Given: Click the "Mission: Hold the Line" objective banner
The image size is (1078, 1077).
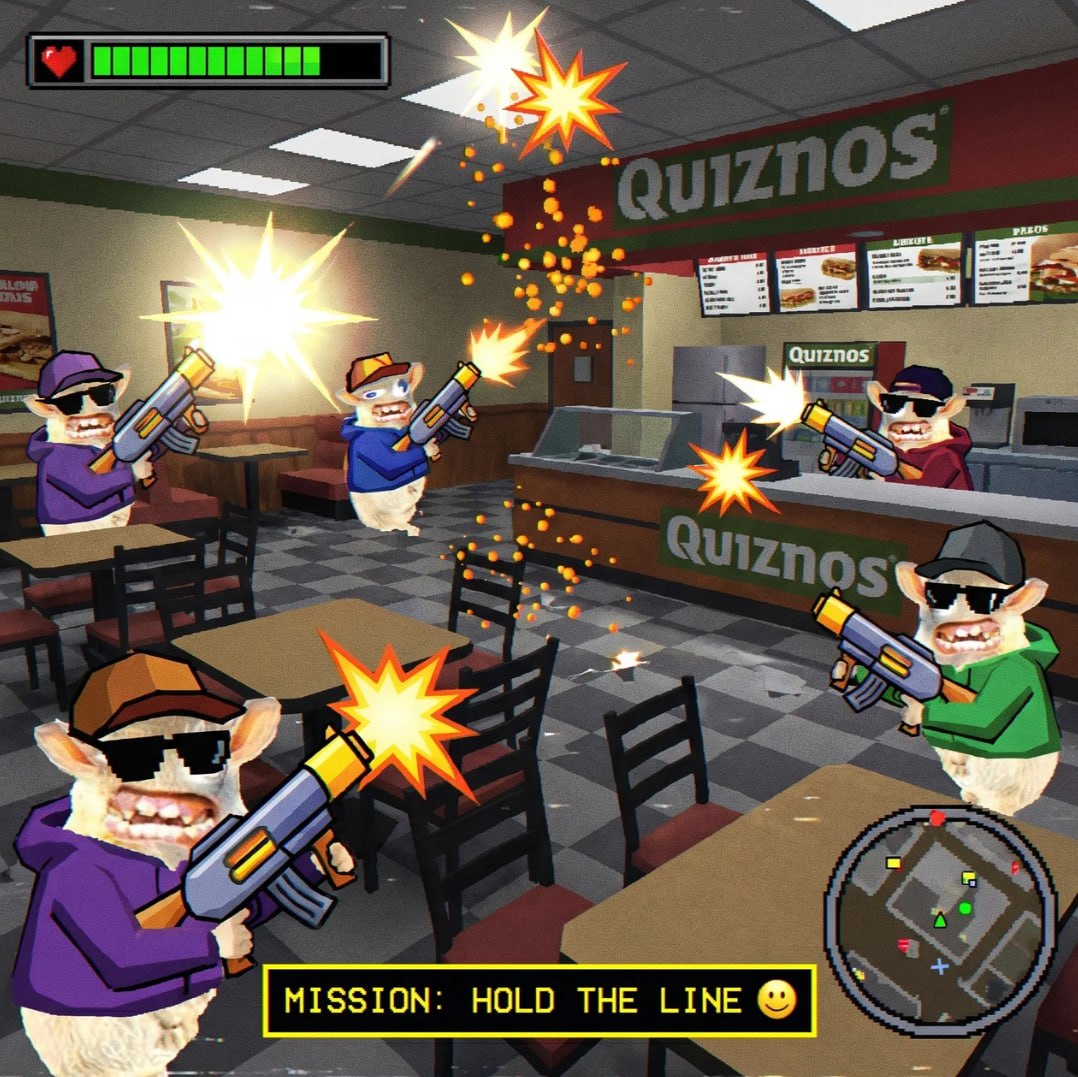Looking at the screenshot, I should pyautogui.click(x=539, y=1000).
